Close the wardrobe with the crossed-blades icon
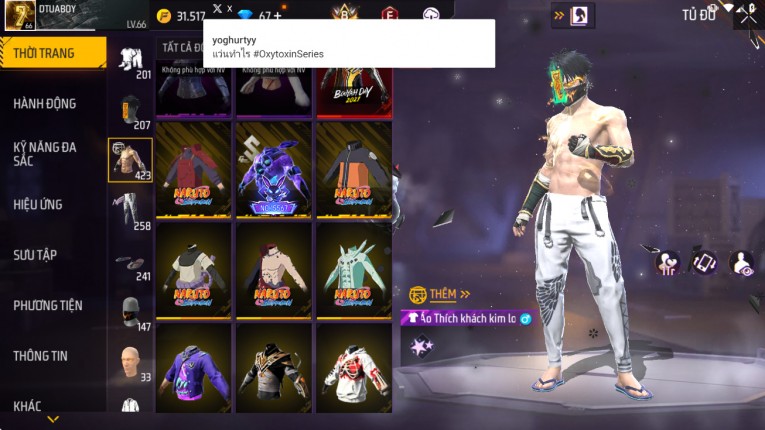This screenshot has height=430, width=765. click(x=746, y=14)
